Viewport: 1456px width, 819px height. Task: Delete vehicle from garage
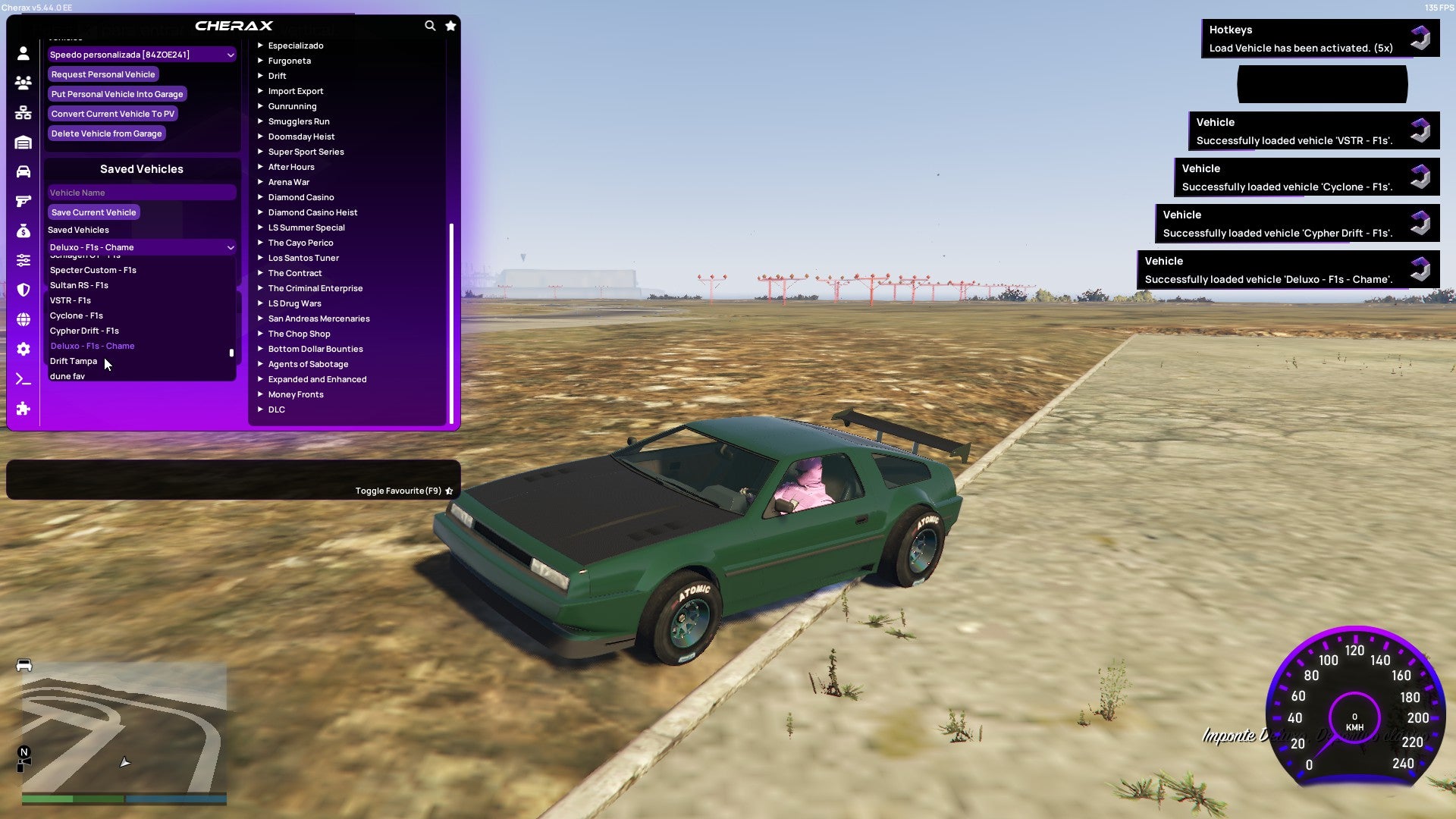tap(106, 133)
